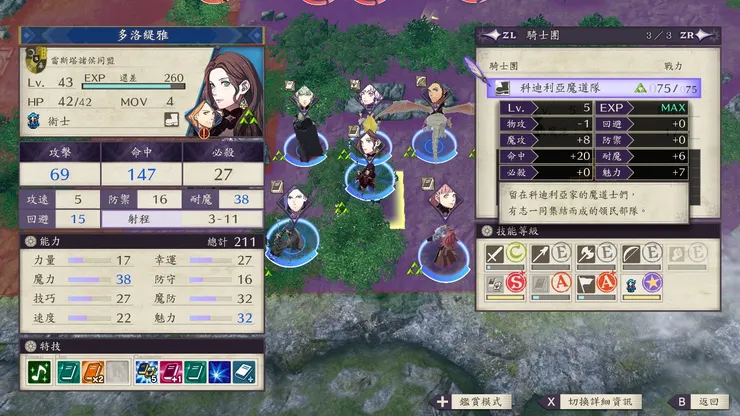Select the S+ rank reason magic skill

pyautogui.click(x=507, y=286)
